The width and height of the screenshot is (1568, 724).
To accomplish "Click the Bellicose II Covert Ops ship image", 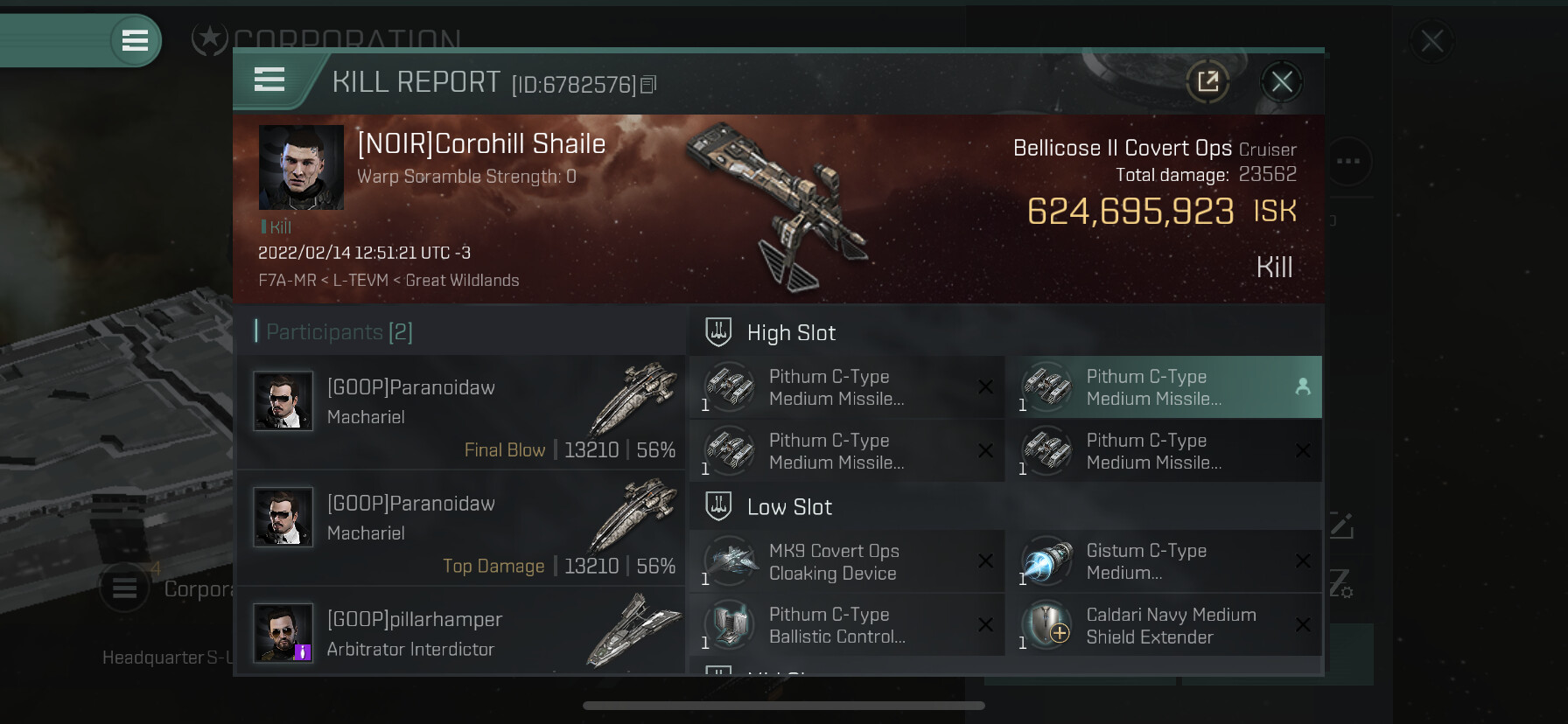I will 774,205.
